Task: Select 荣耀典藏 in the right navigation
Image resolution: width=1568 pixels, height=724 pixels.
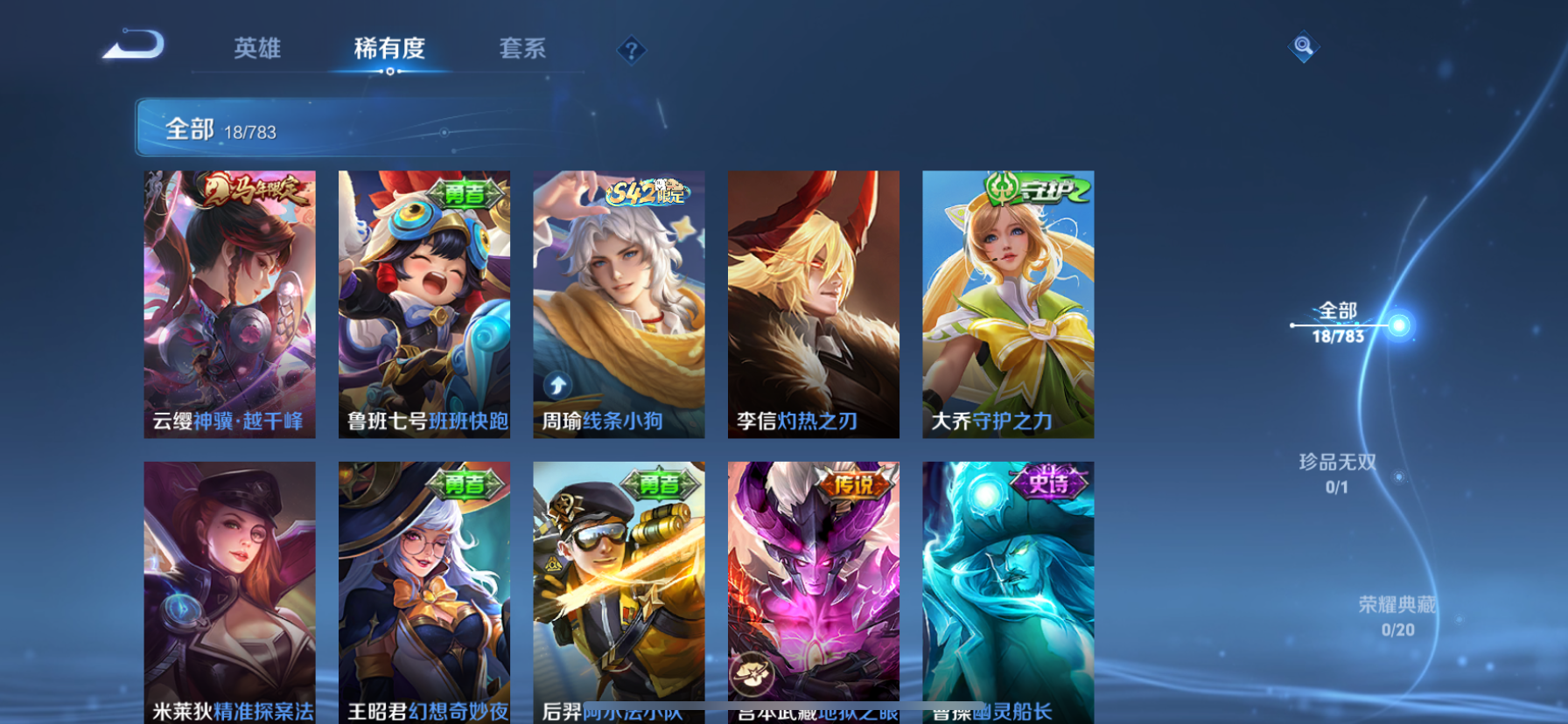Action: coord(1397,602)
